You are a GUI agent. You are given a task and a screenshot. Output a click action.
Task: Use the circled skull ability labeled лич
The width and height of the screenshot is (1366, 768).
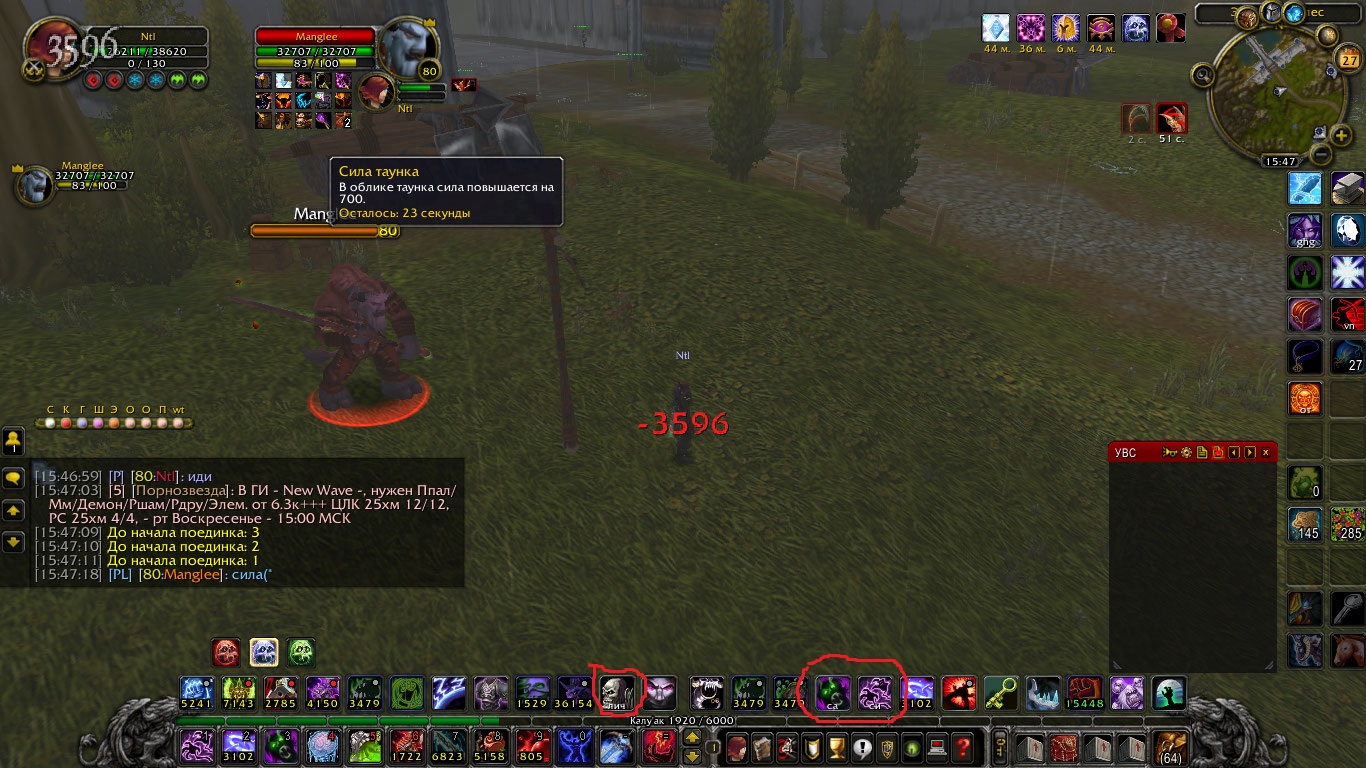[x=616, y=692]
